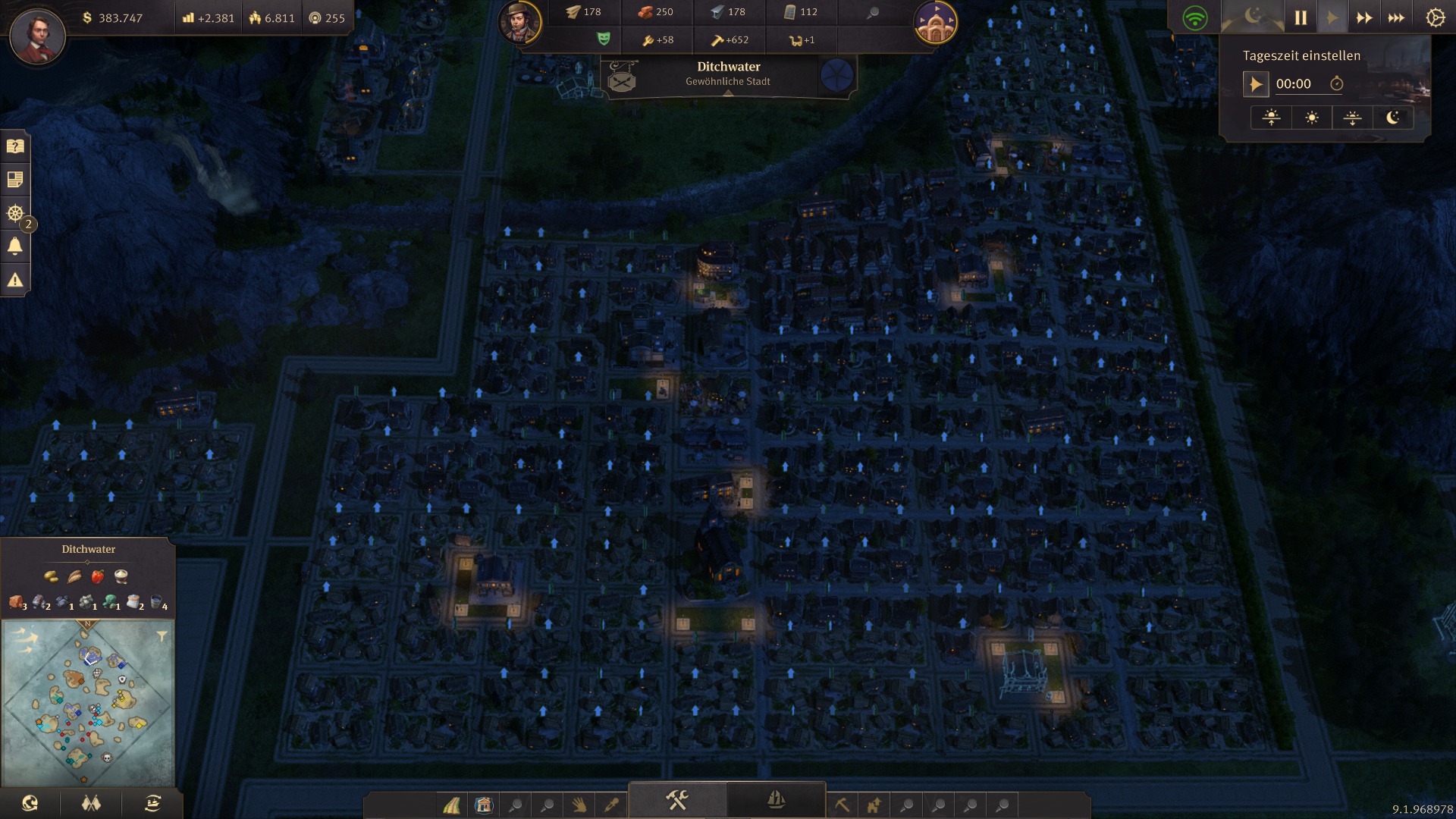This screenshot has height=819, width=1456.
Task: Select the demolish pickaxe tool
Action: click(842, 805)
